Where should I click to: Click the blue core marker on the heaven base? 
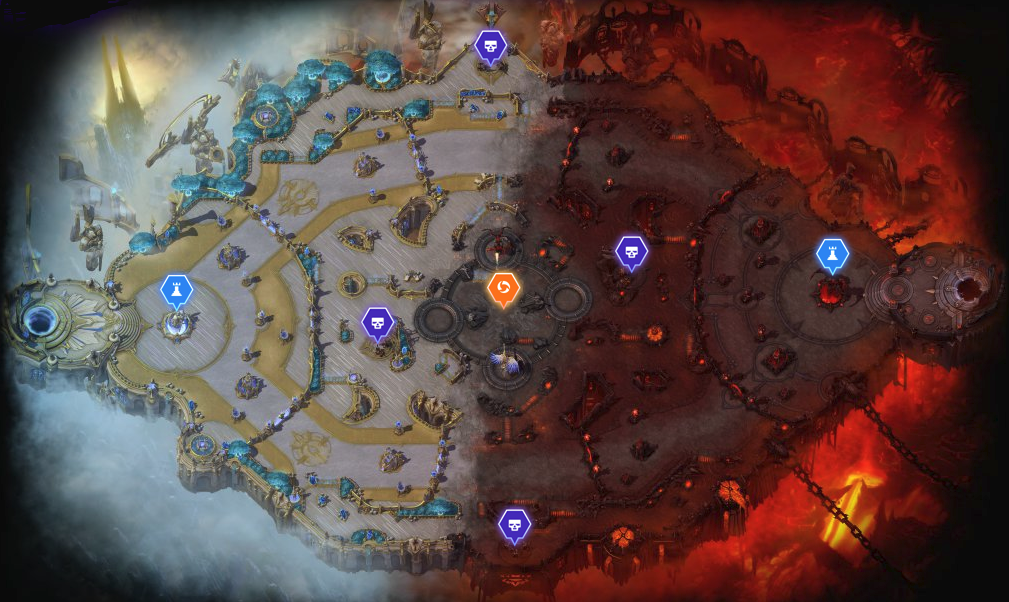(x=176, y=290)
